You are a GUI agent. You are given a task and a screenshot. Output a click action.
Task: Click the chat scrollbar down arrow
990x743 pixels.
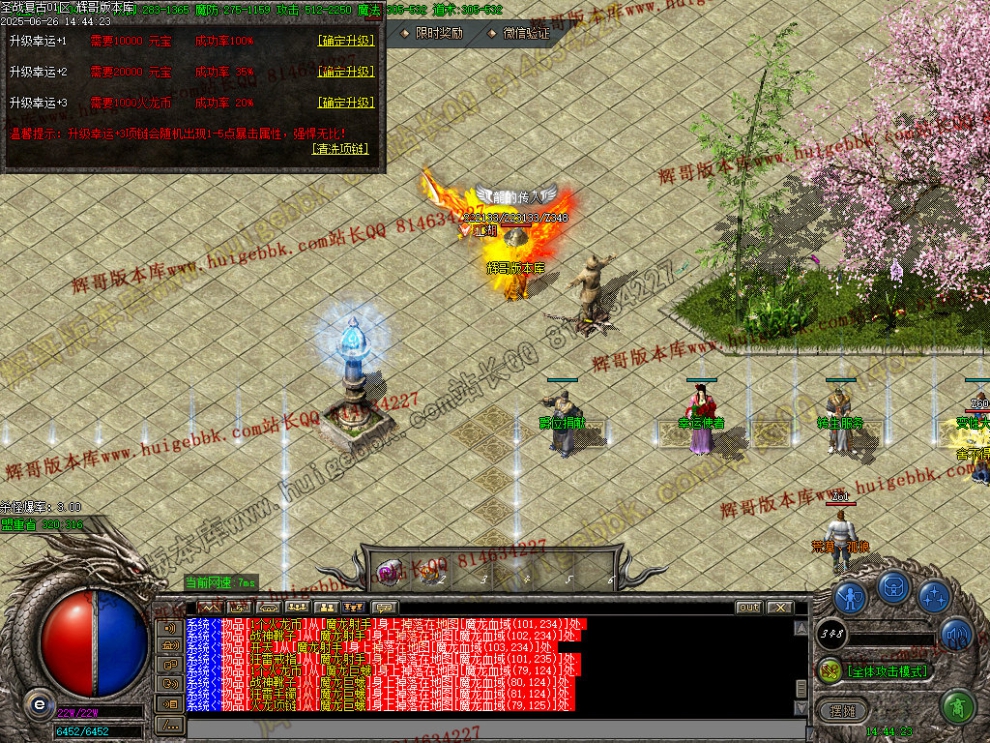pyautogui.click(x=801, y=707)
